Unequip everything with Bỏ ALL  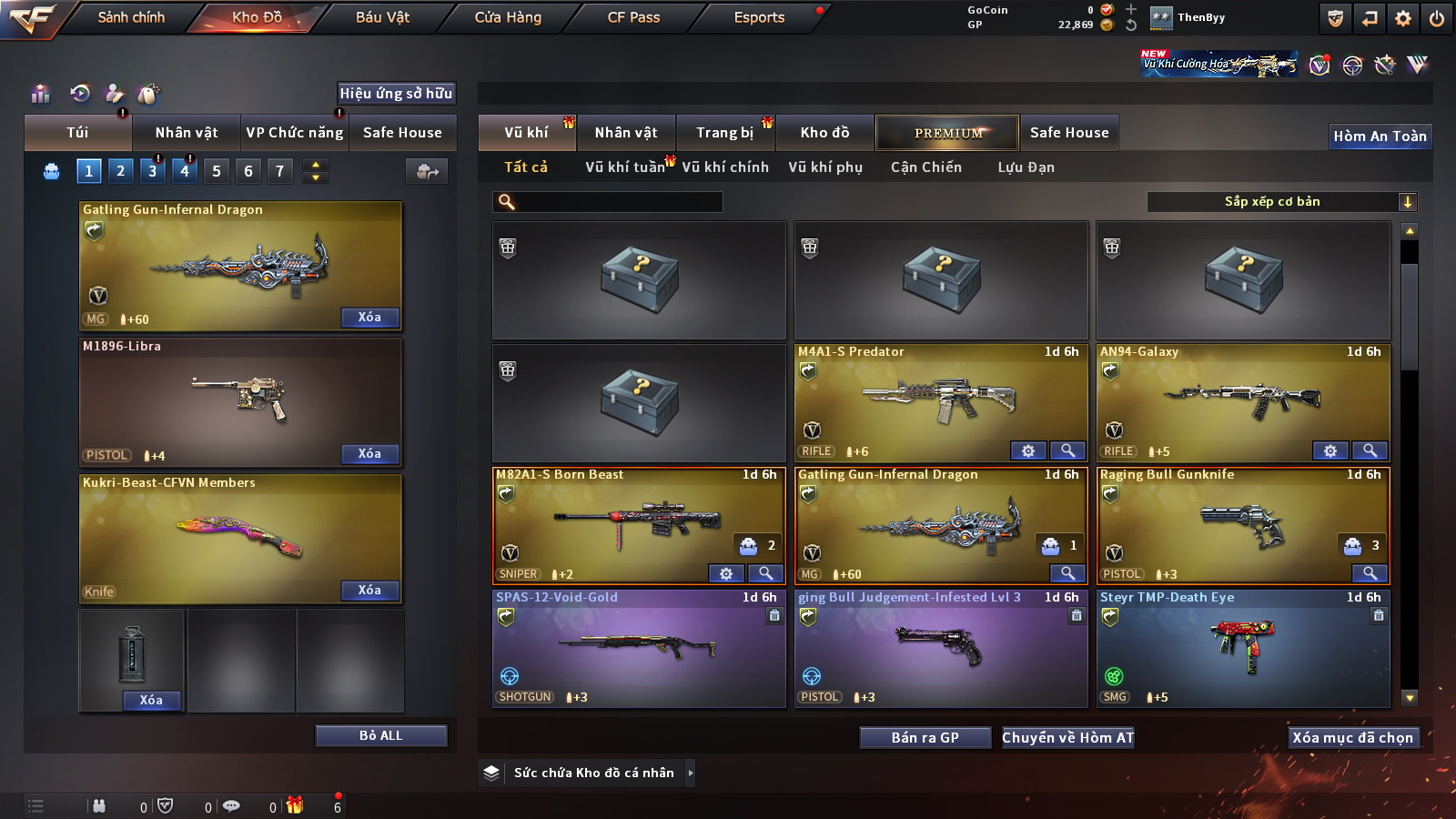(380, 735)
